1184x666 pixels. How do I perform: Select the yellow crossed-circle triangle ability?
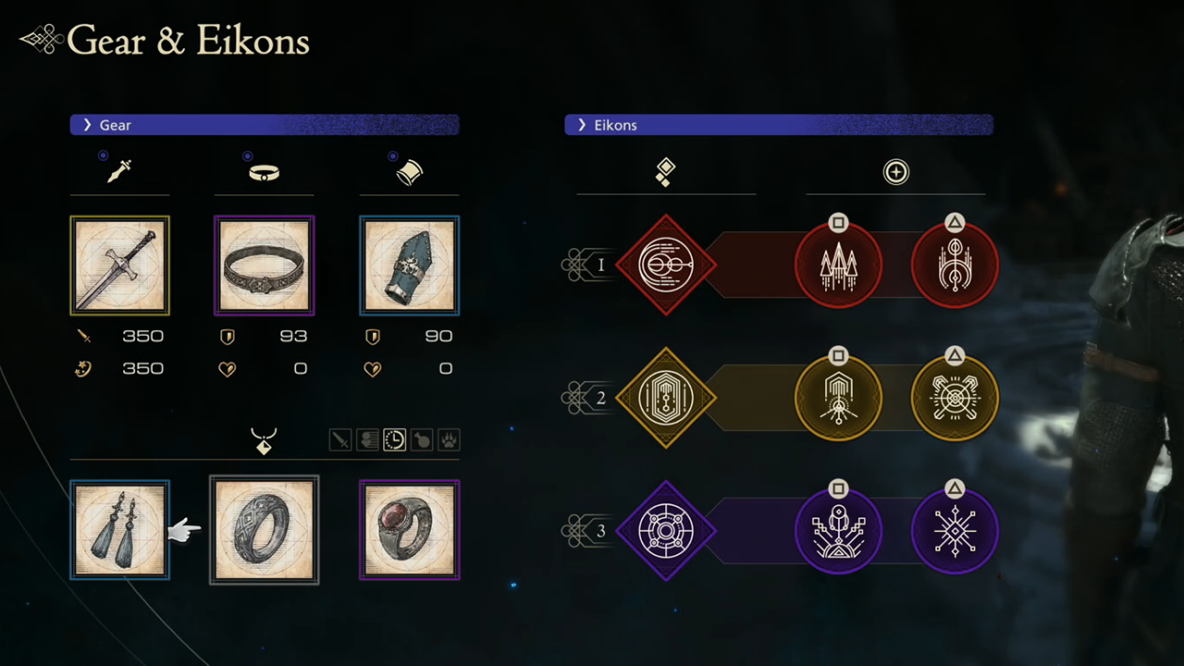pos(954,397)
